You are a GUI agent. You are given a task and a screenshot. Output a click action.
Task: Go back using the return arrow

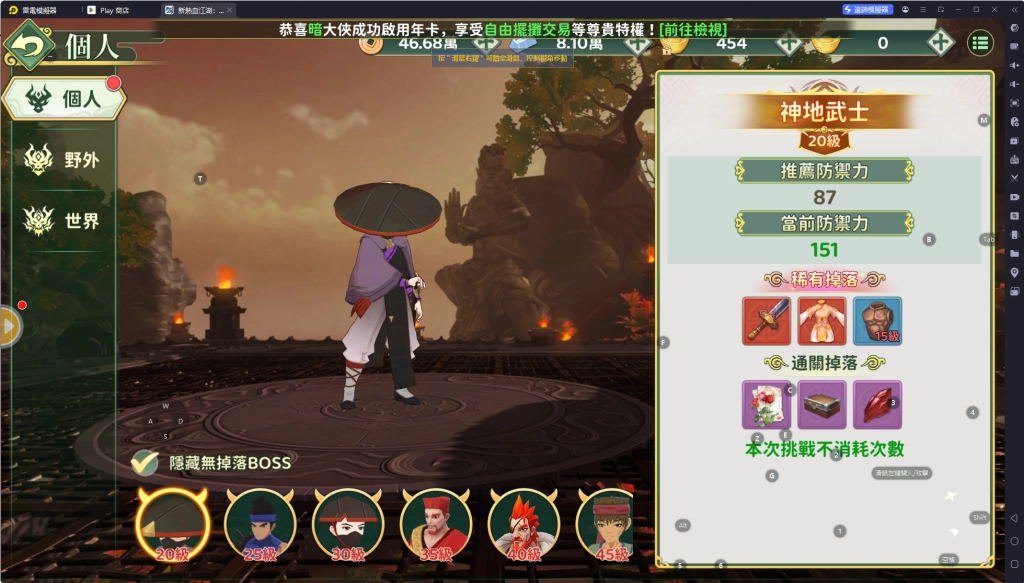pos(31,47)
